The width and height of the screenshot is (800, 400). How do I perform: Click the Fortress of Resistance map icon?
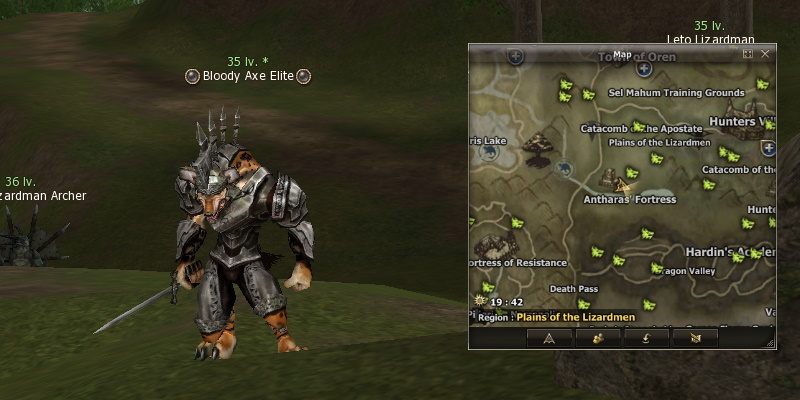496,245
